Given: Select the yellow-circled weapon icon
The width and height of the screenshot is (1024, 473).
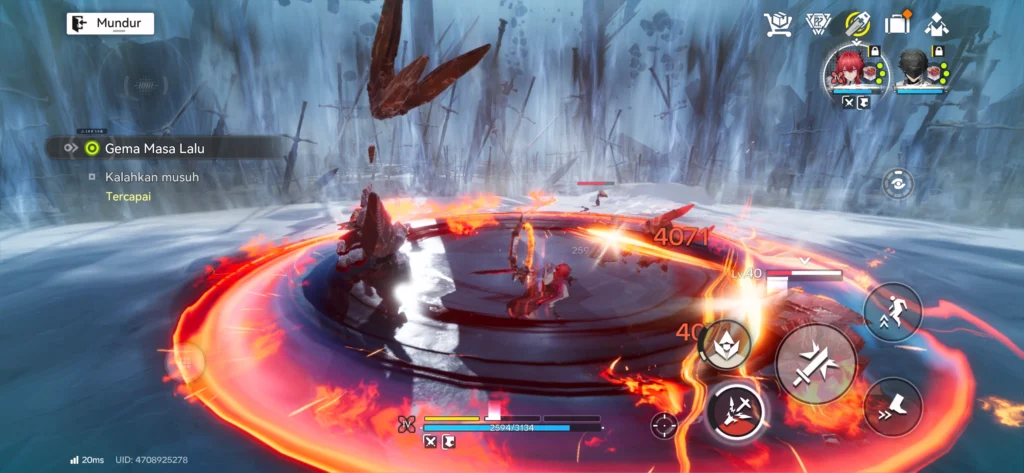Looking at the screenshot, I should click(x=857, y=24).
